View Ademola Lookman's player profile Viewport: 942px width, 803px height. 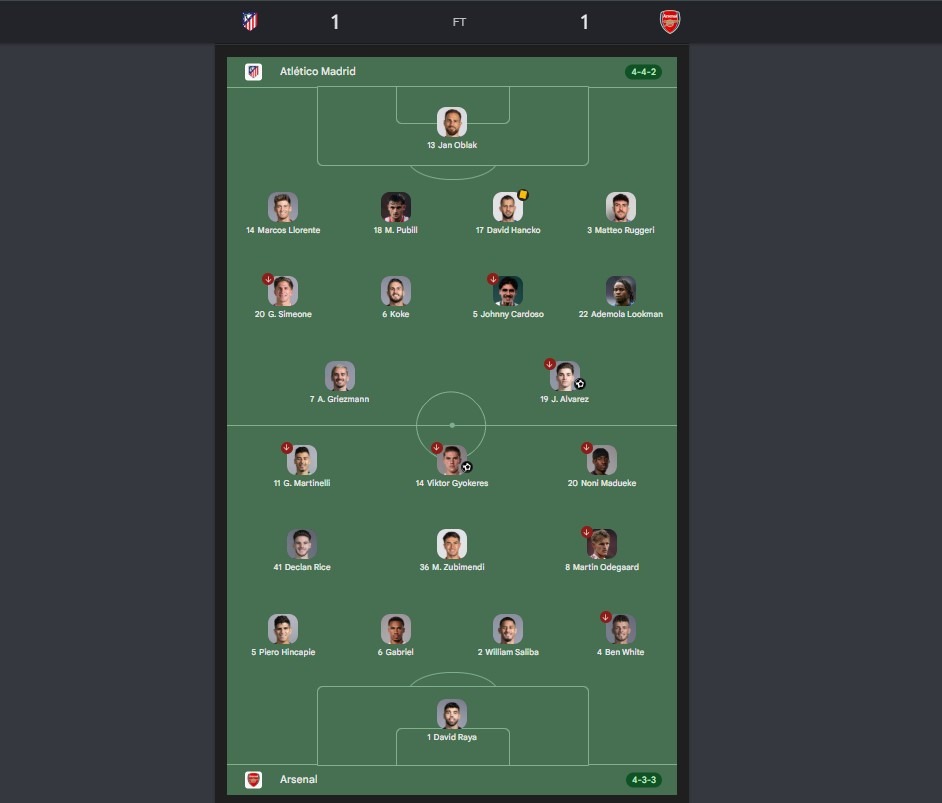(x=621, y=291)
